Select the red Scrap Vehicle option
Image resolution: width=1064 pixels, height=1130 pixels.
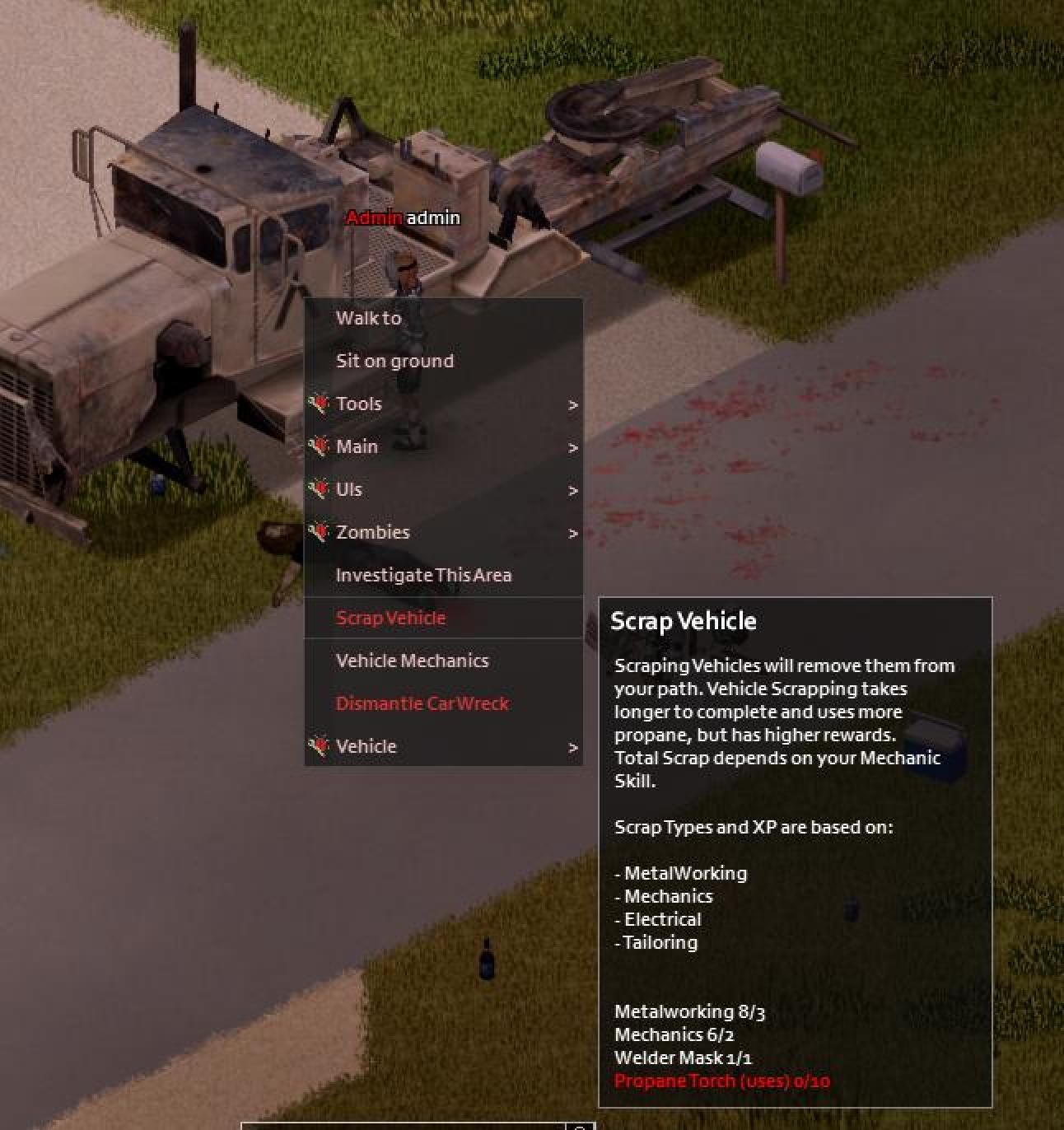[x=390, y=618]
